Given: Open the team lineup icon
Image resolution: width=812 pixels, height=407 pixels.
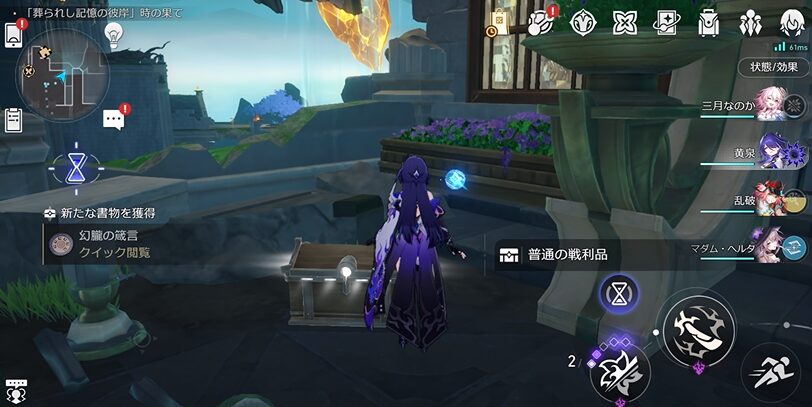Looking at the screenshot, I should pos(751,22).
